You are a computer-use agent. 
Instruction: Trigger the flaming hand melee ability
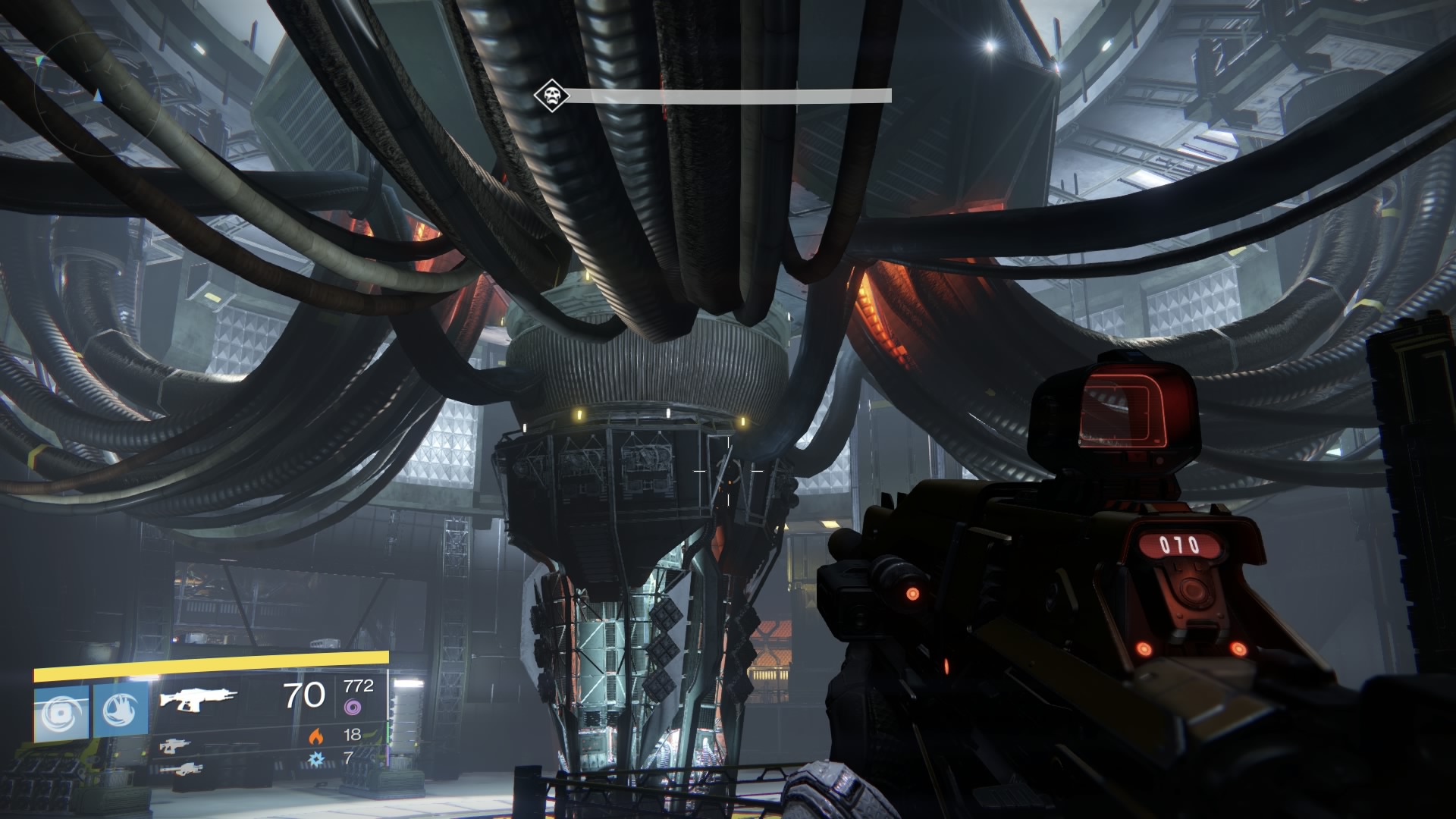click(121, 713)
